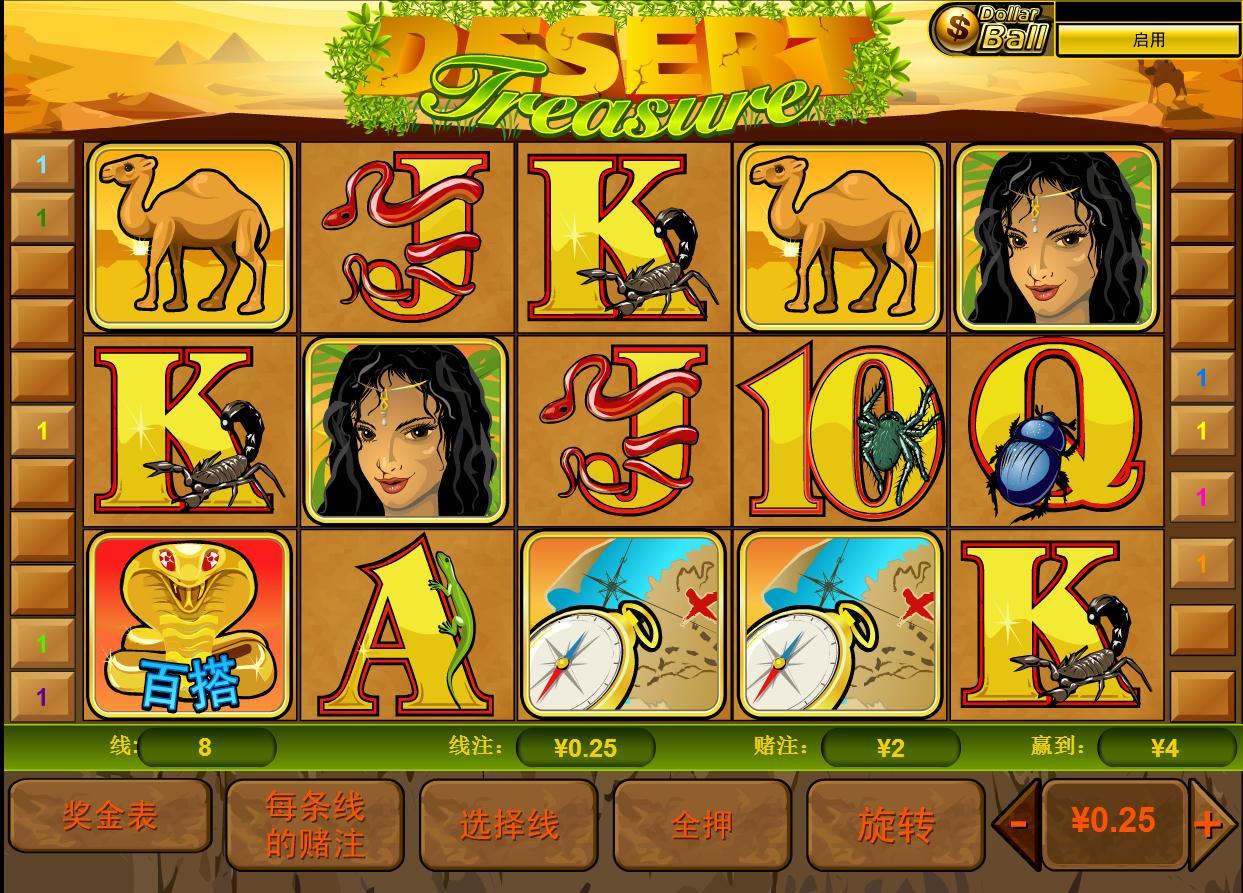The height and width of the screenshot is (893, 1243).
Task: Open the 奖金表 paytable
Action: (110, 817)
